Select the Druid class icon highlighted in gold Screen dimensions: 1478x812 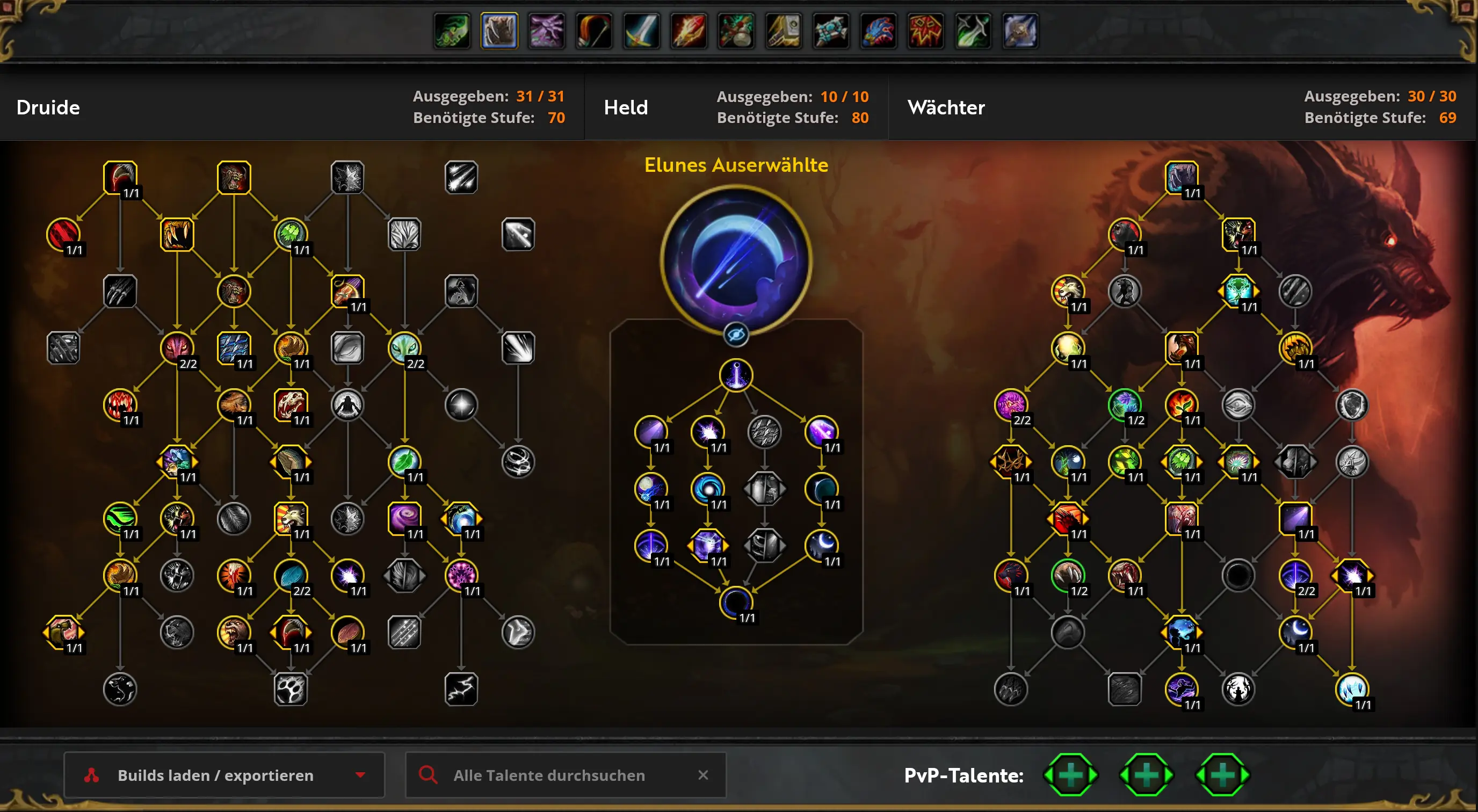pos(499,31)
